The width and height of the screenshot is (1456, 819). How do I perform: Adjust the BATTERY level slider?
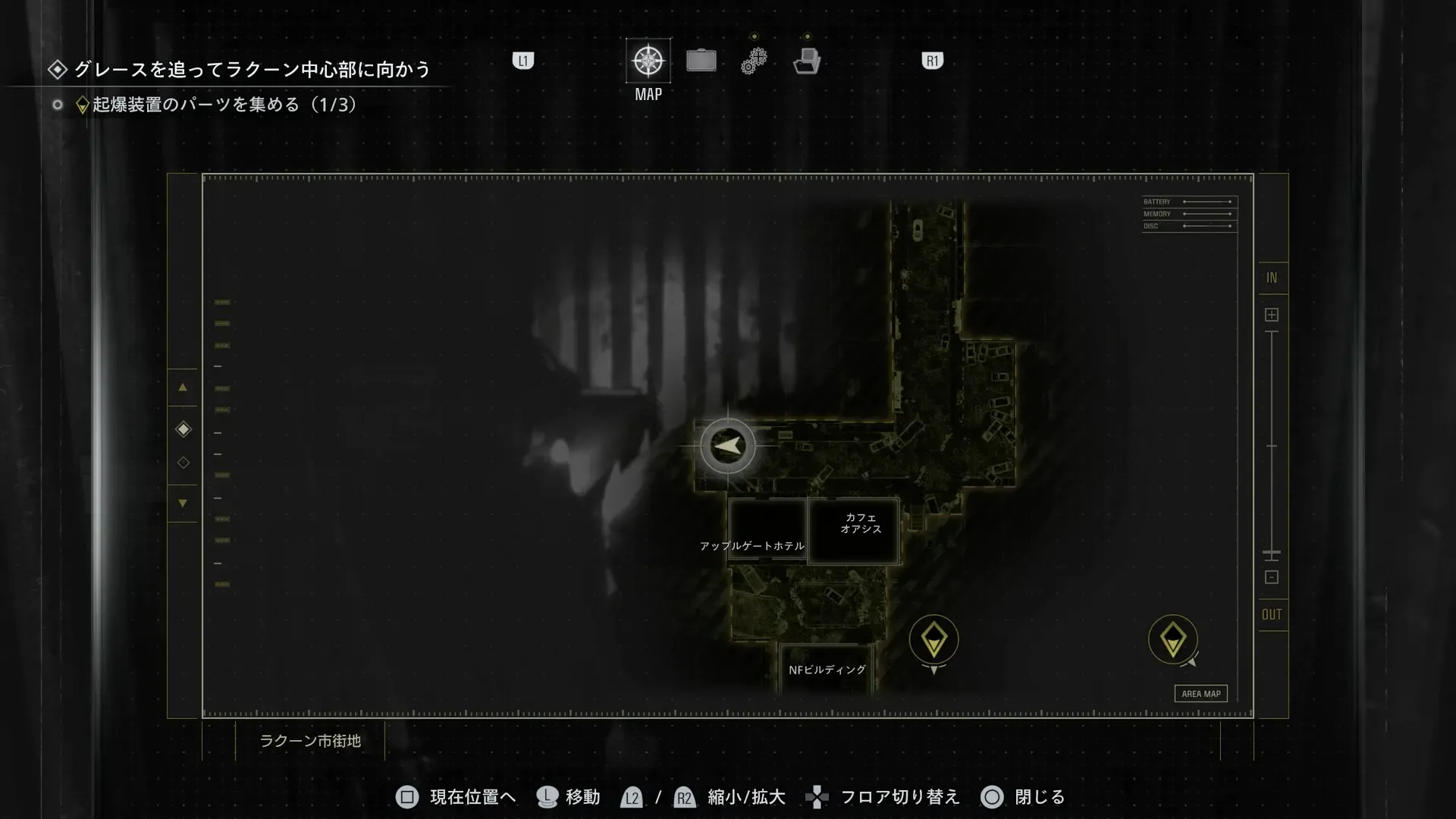(x=1207, y=202)
